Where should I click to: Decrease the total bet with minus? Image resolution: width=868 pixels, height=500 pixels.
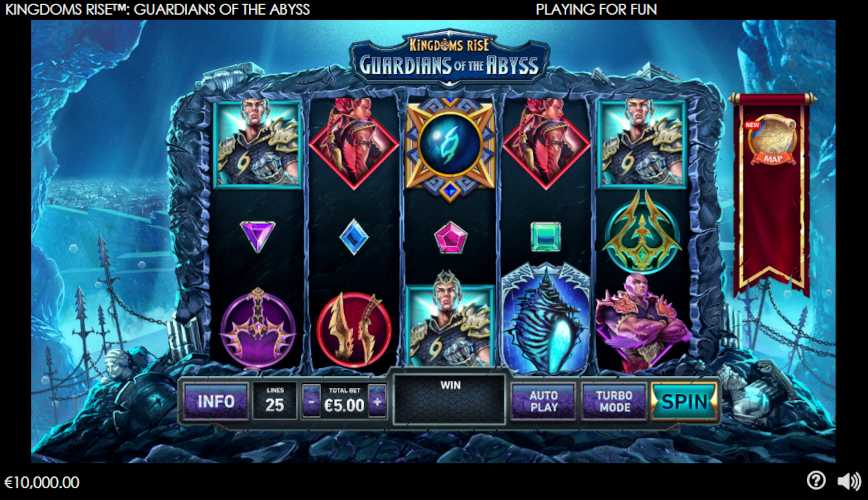tap(311, 402)
